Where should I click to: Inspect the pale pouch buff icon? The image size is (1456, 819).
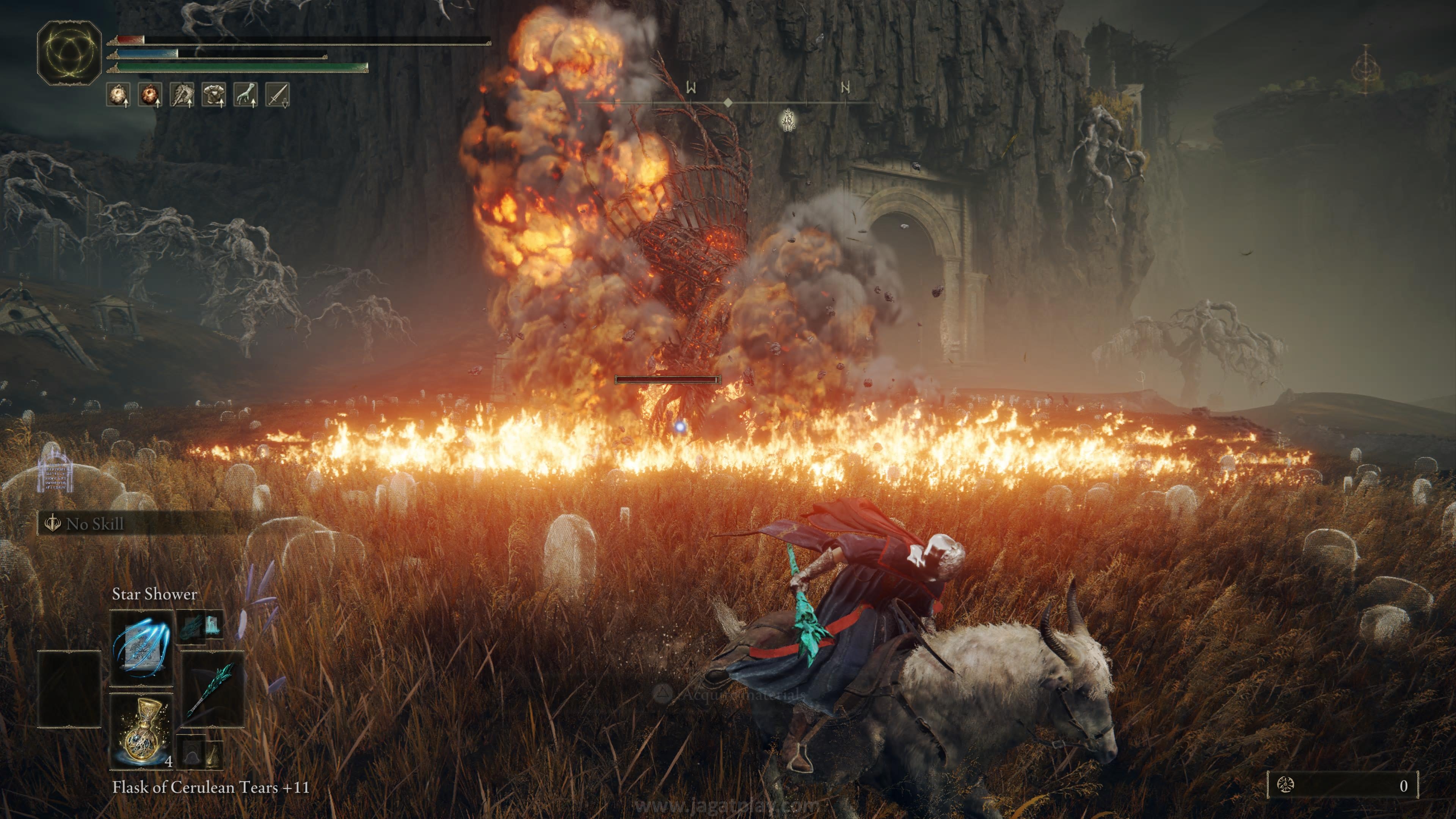point(118,94)
